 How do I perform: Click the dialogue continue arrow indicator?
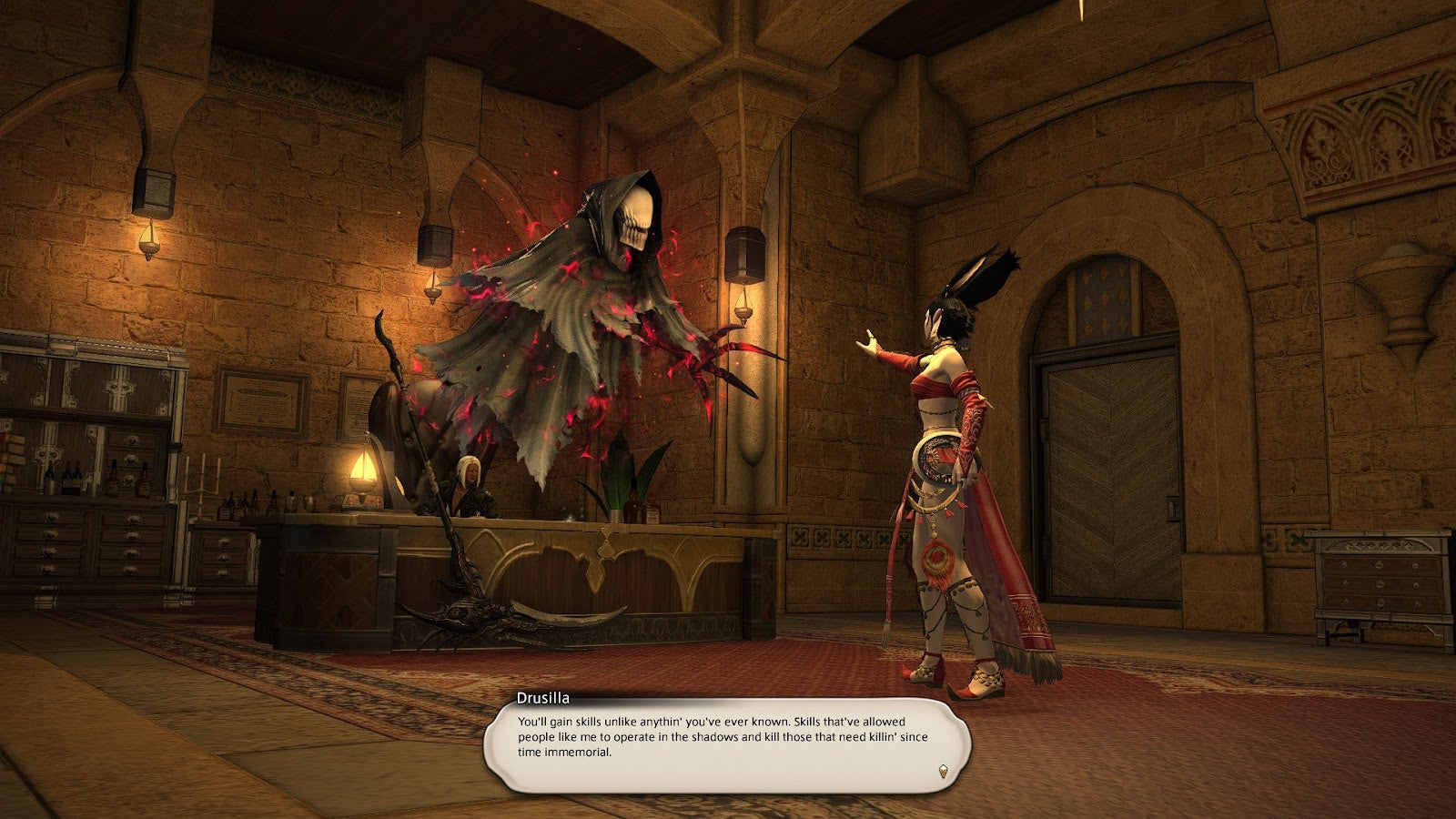click(x=944, y=772)
